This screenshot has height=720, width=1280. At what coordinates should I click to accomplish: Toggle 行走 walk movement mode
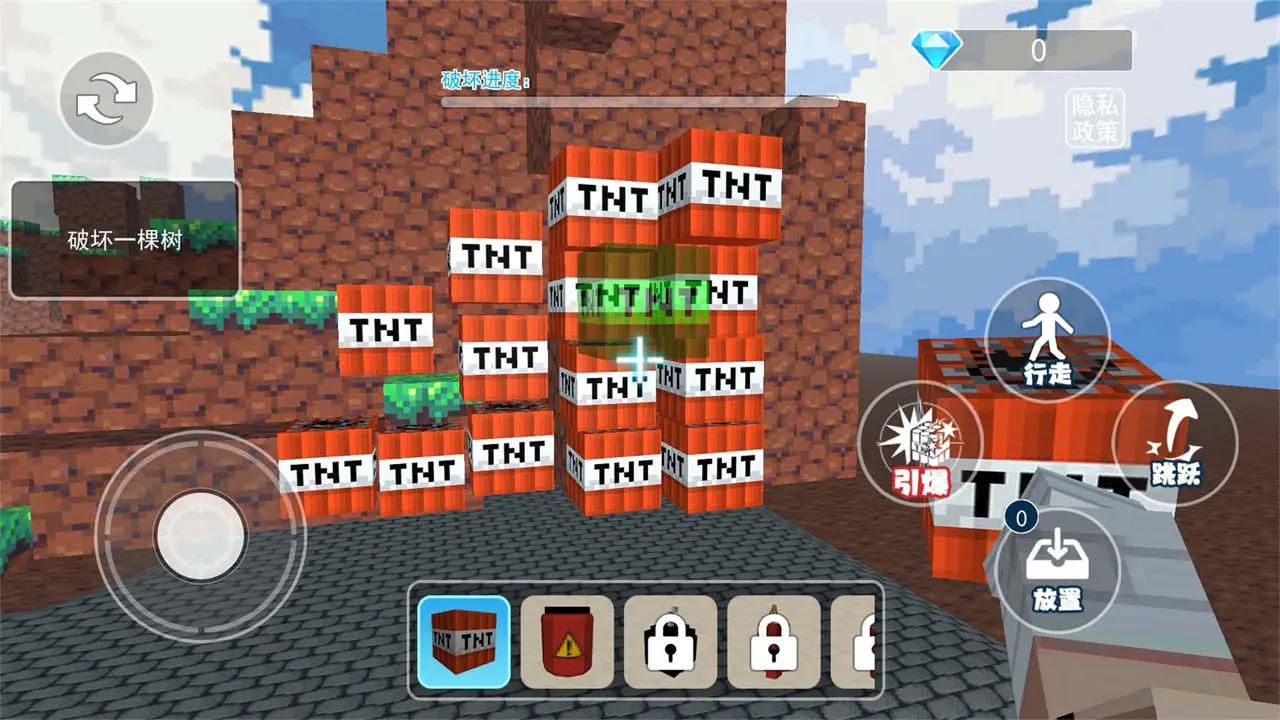(x=1049, y=345)
